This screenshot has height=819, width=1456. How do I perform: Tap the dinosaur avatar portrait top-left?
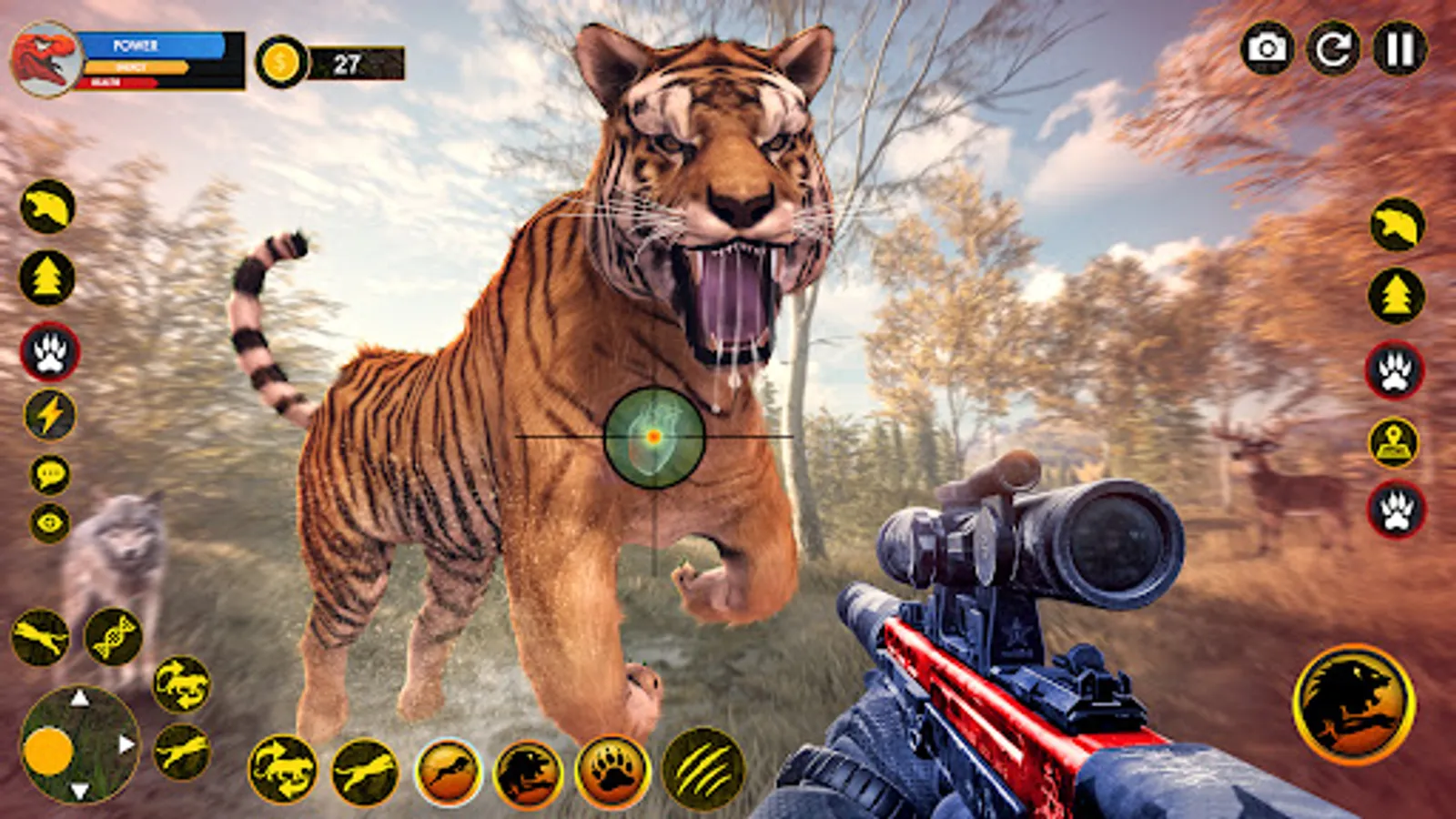tap(45, 57)
